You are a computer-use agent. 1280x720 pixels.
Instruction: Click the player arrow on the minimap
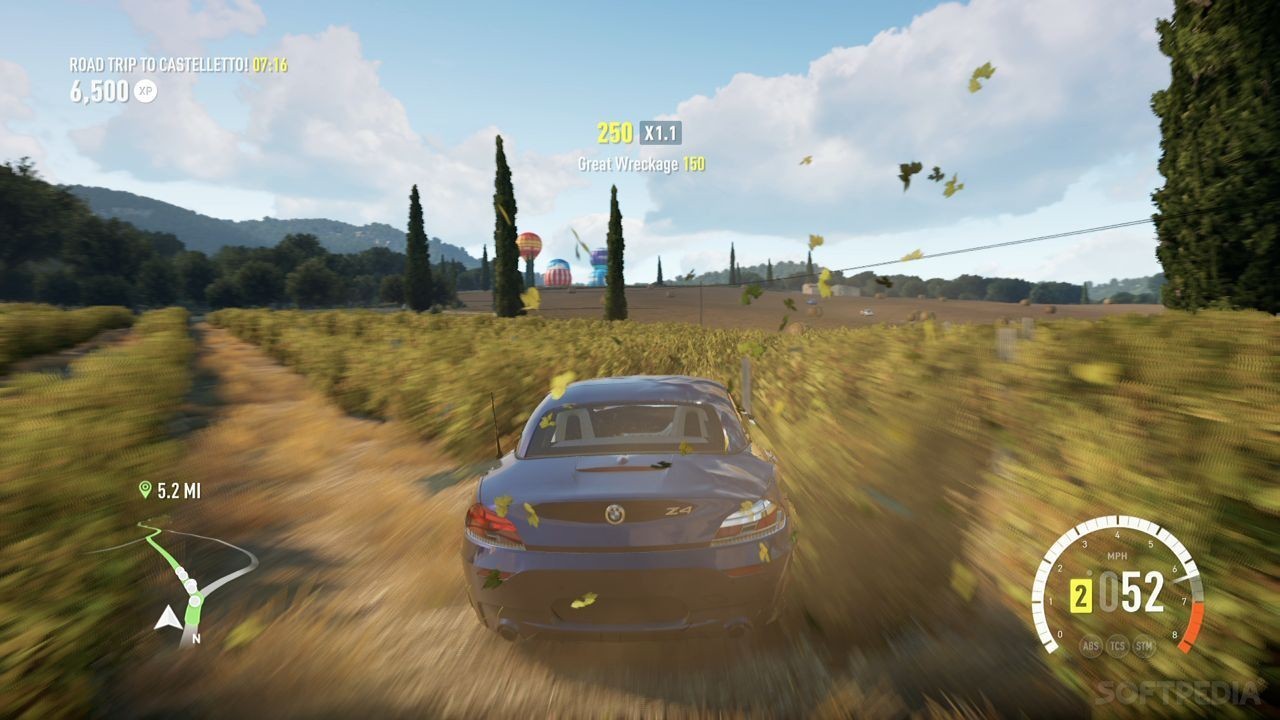(x=166, y=618)
